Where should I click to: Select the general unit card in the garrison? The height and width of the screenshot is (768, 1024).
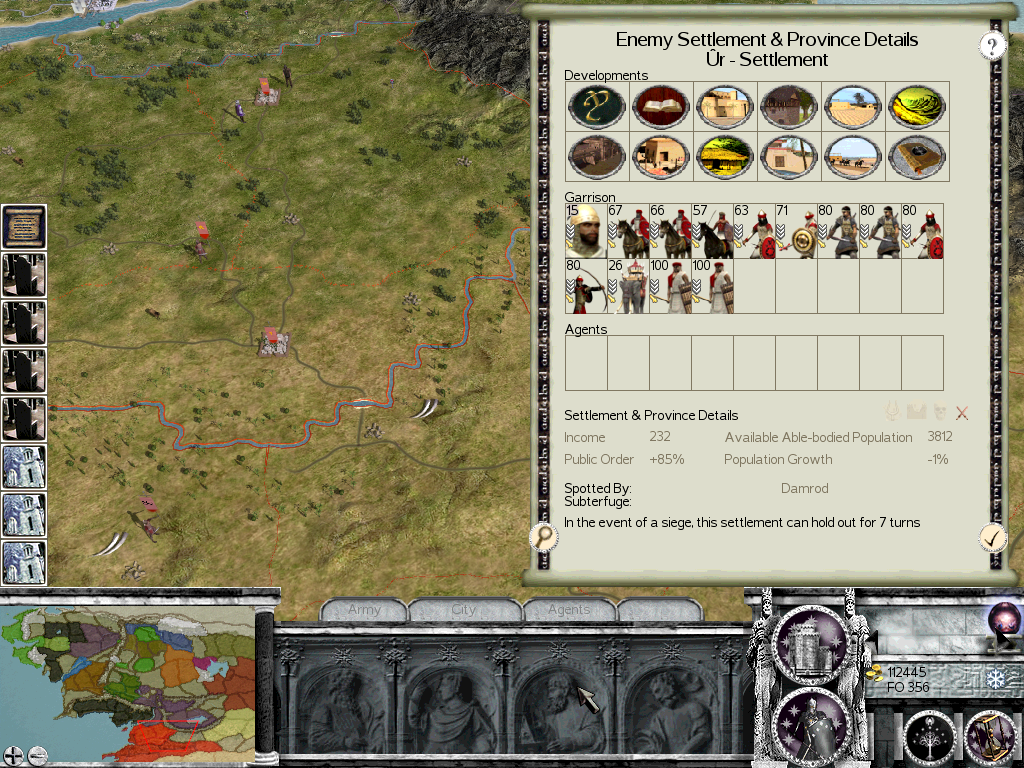pyautogui.click(x=586, y=232)
